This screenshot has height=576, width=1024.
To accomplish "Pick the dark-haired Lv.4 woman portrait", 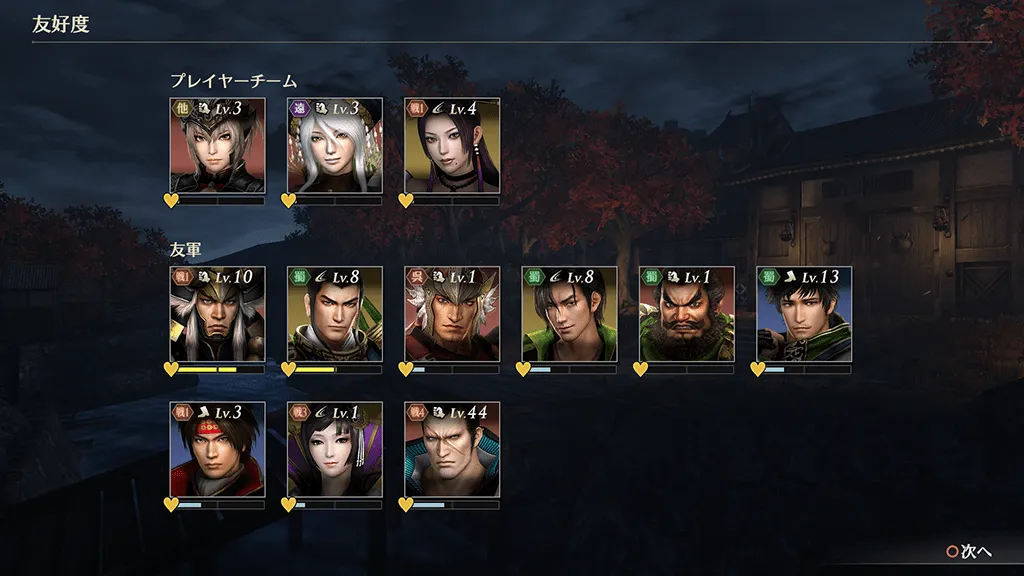I will click(x=452, y=146).
